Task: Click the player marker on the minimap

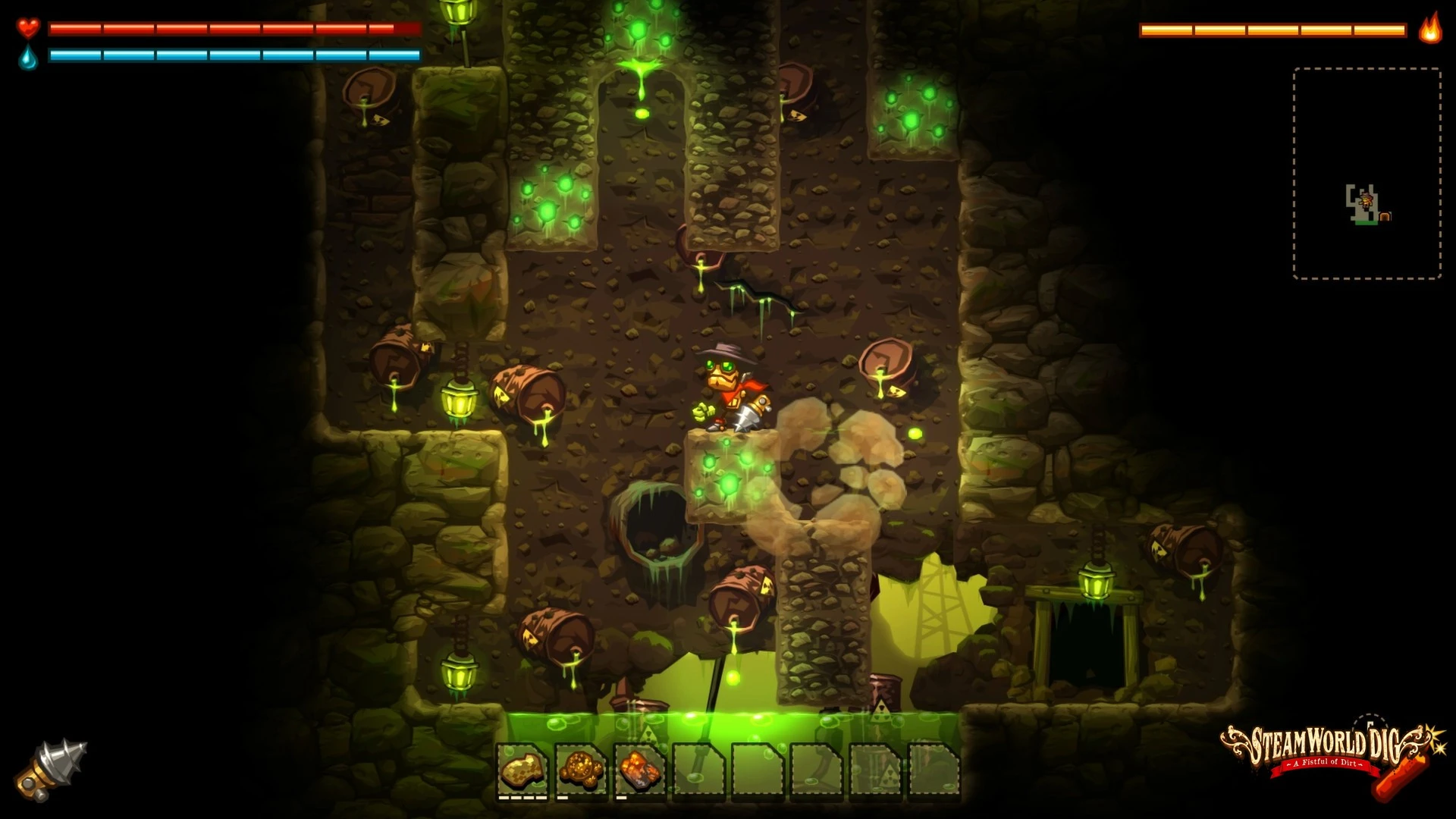Action: point(1367,200)
